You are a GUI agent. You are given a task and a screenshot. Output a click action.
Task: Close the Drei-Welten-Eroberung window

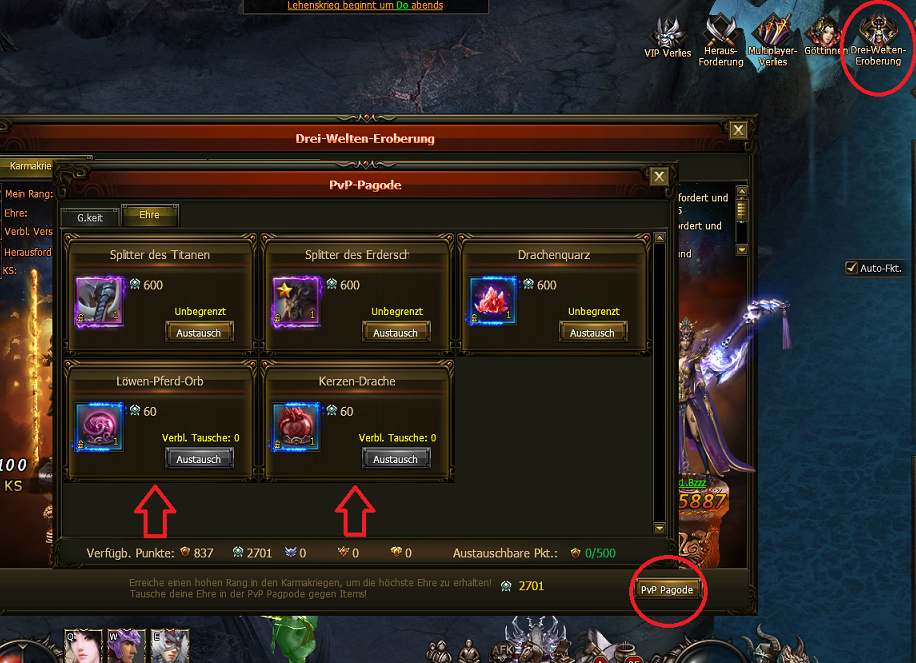click(x=738, y=130)
